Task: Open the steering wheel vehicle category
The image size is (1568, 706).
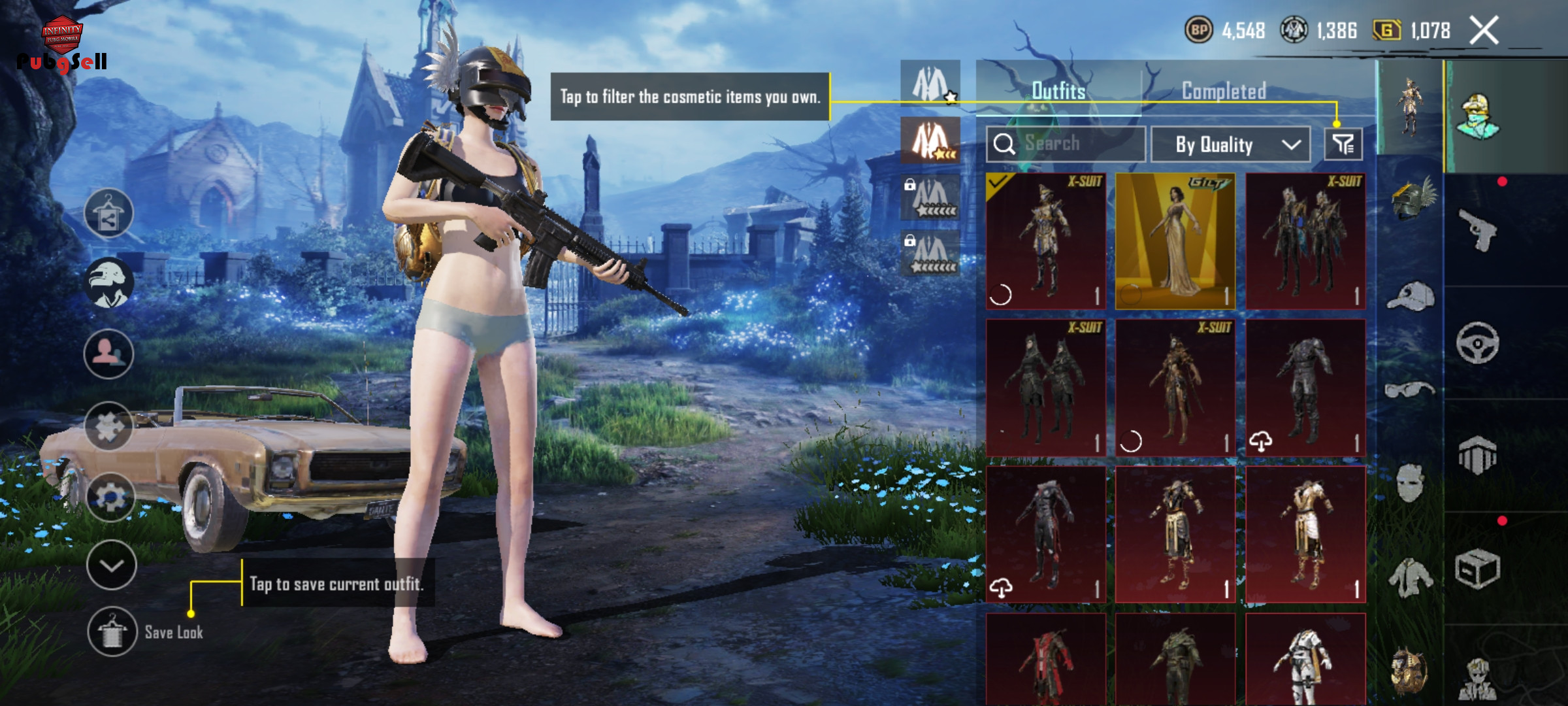Action: click(1478, 343)
